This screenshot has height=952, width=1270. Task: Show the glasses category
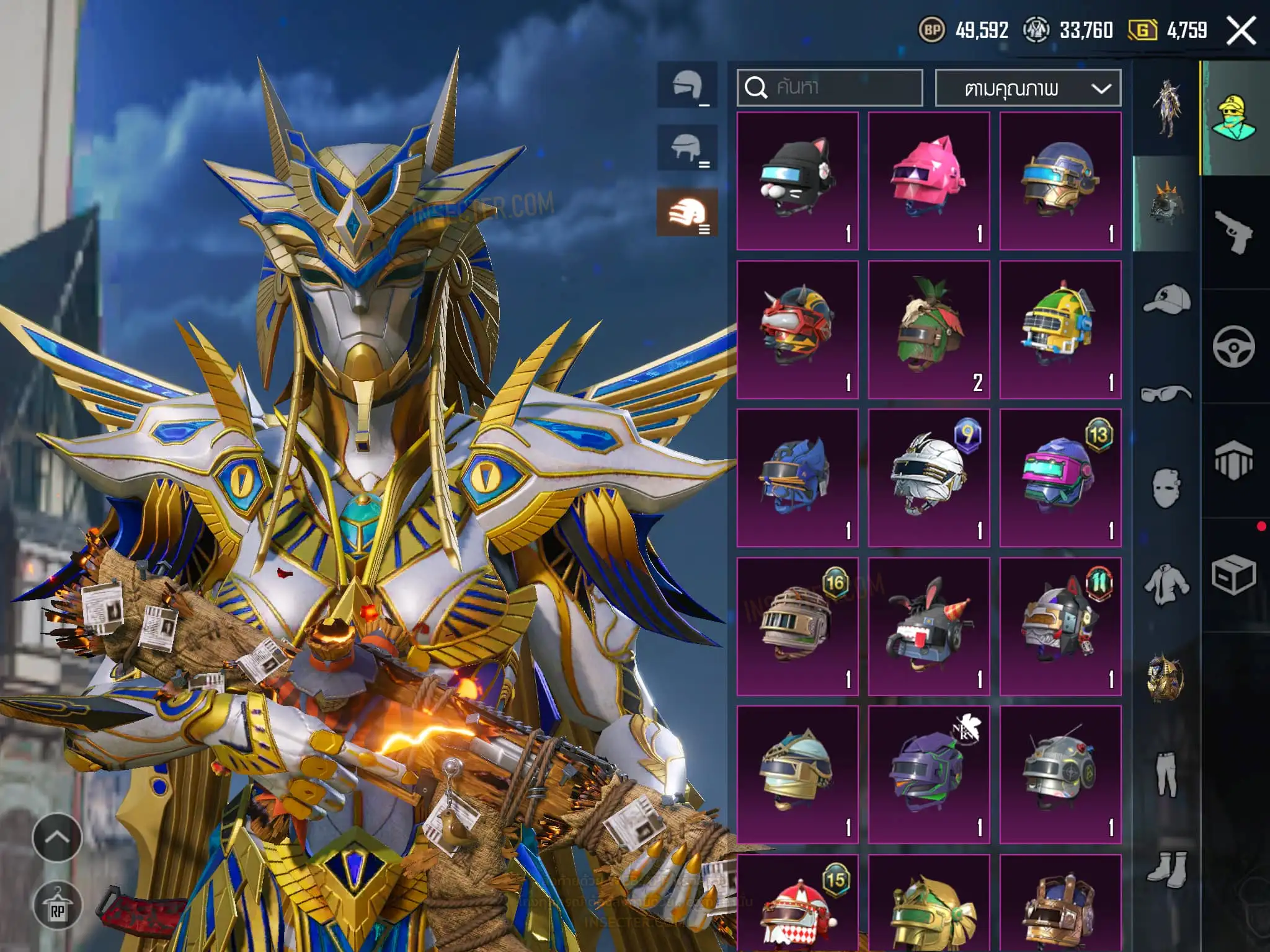1166,394
